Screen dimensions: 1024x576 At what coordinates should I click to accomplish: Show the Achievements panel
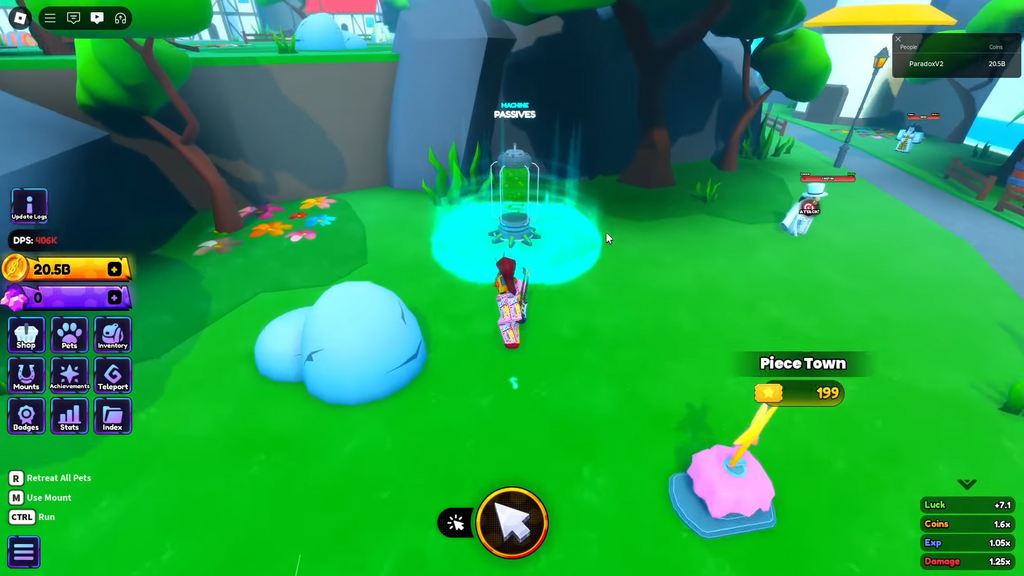(x=69, y=376)
